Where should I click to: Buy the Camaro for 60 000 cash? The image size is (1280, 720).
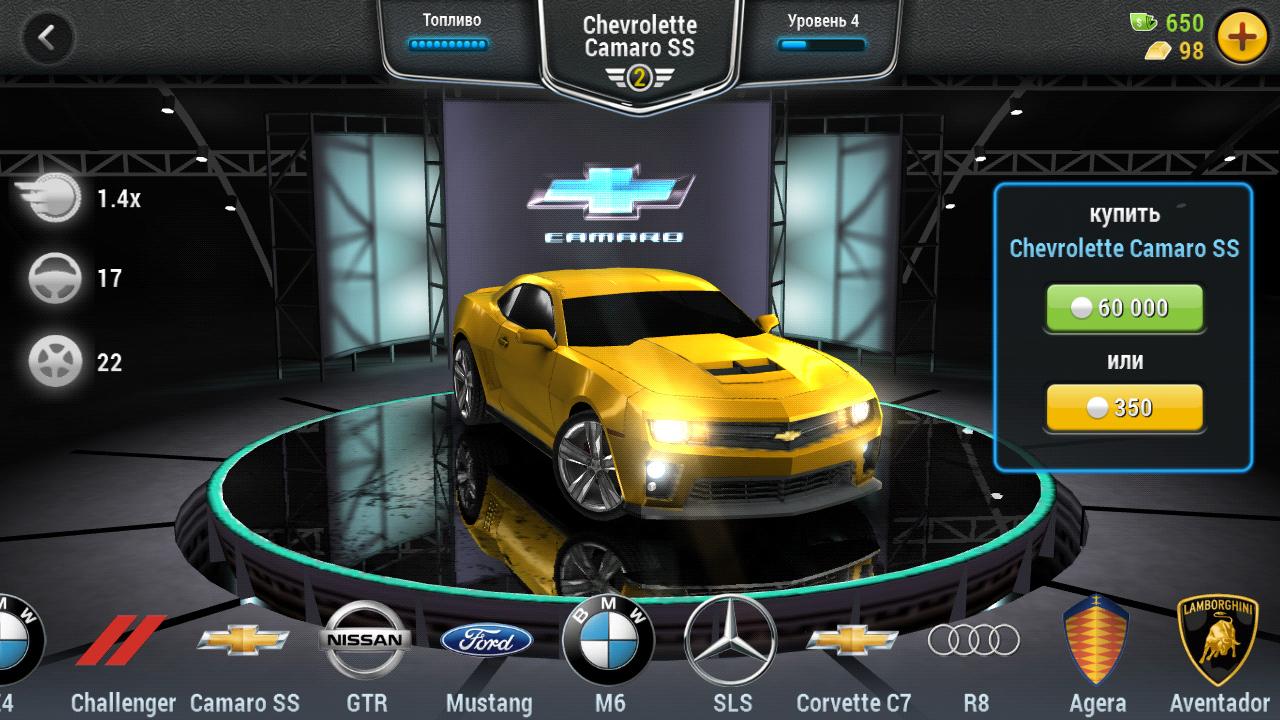pyautogui.click(x=1124, y=308)
